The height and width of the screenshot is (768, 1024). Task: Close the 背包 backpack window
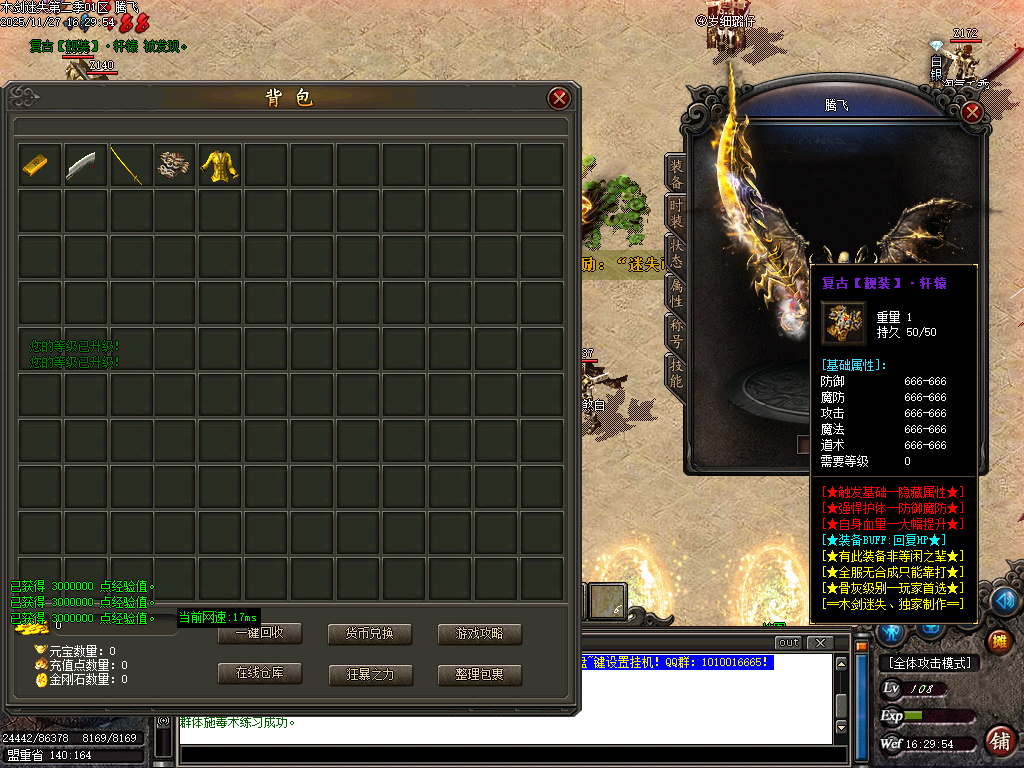pos(559,98)
